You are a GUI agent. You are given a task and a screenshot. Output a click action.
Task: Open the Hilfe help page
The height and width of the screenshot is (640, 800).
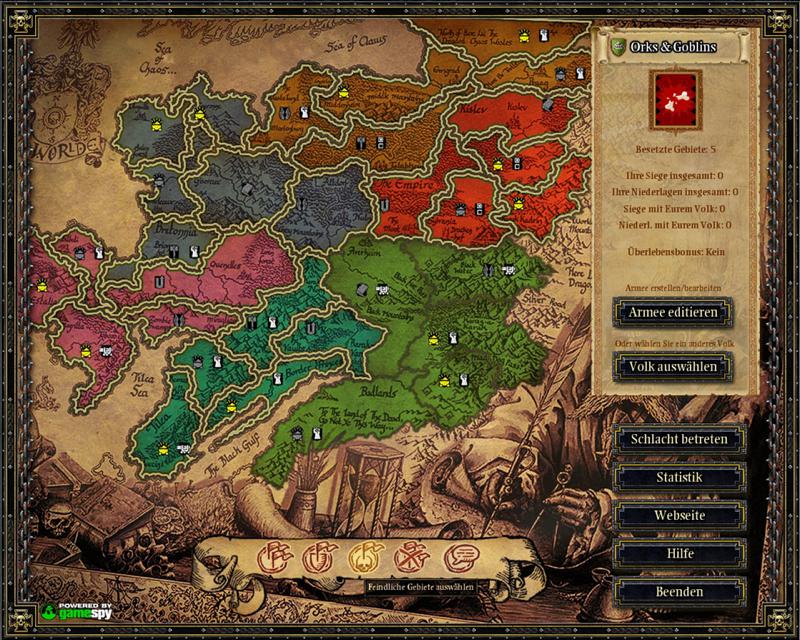679,553
